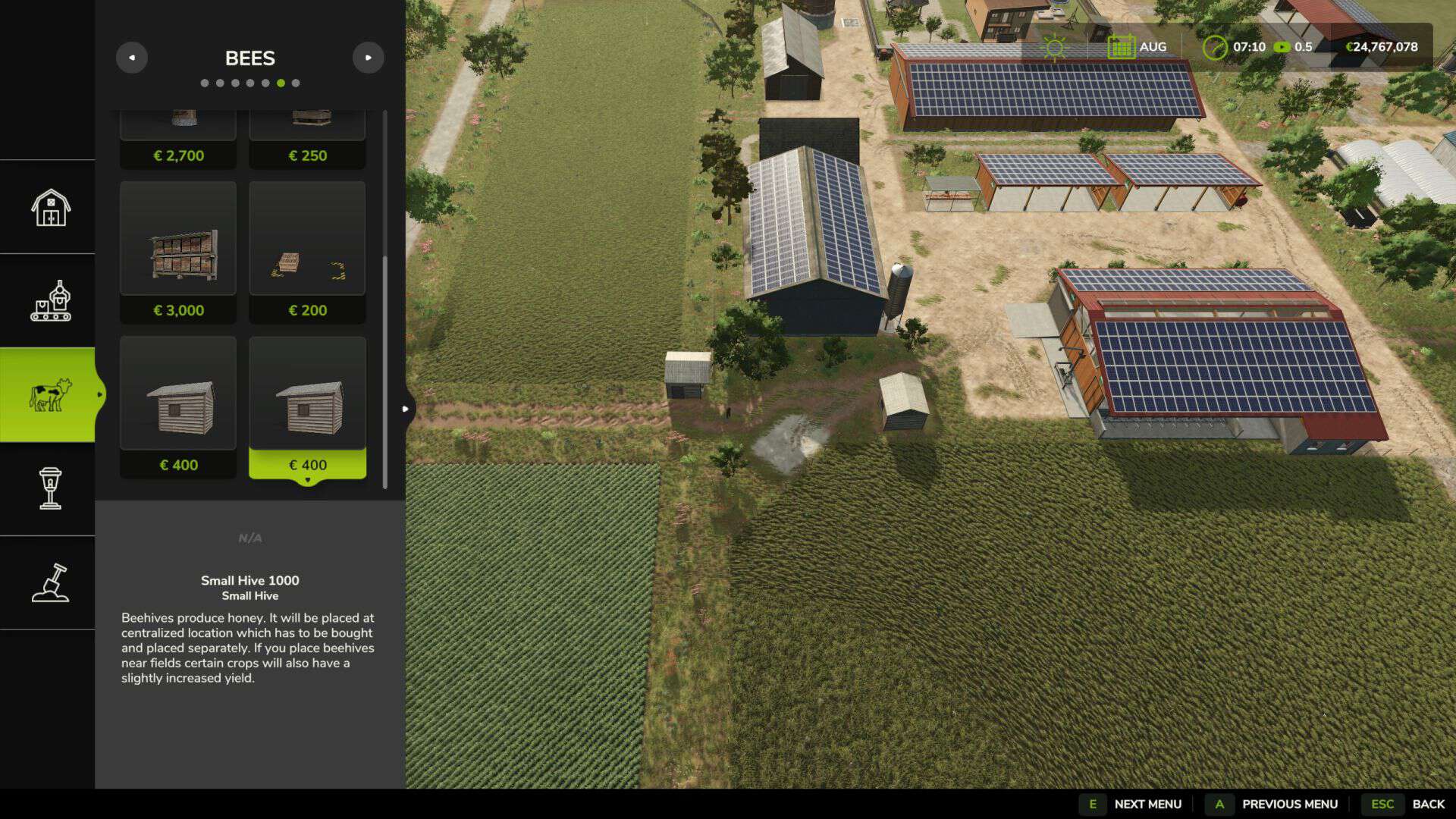The width and height of the screenshot is (1456, 819).
Task: Click the item list scrollbar
Action: pyautogui.click(x=385, y=372)
